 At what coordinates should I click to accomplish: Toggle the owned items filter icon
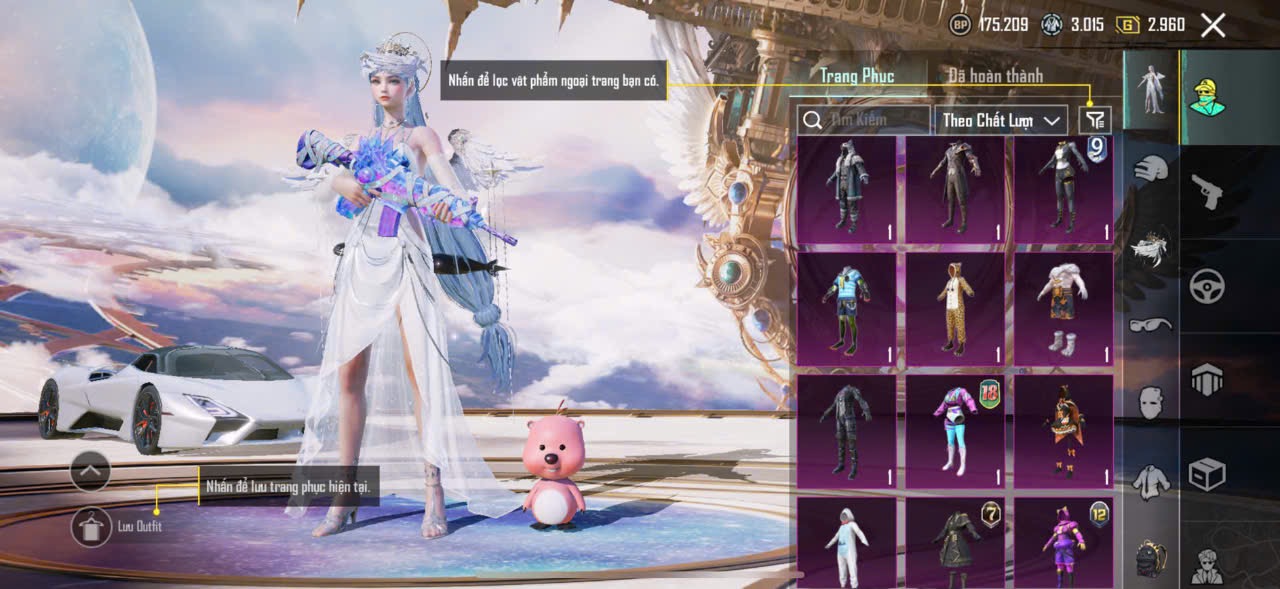[1096, 120]
